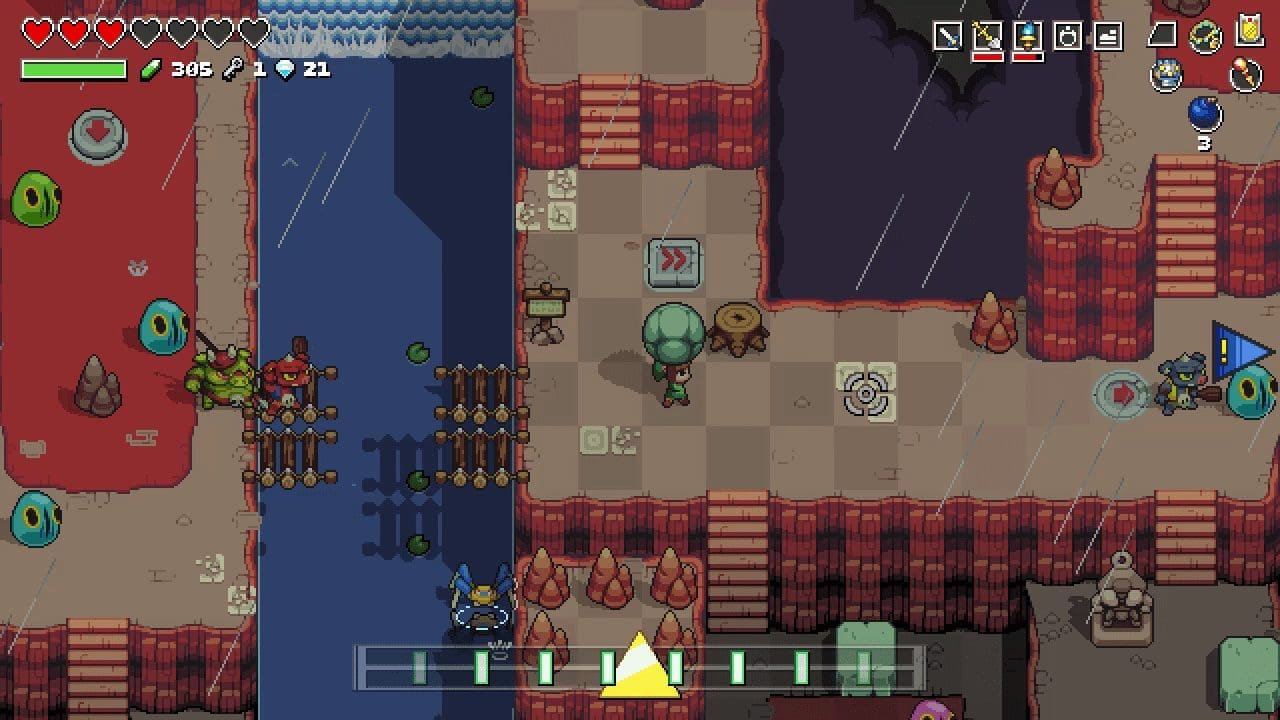Click the key counter showing 1
This screenshot has height=720, width=1280.
click(259, 69)
